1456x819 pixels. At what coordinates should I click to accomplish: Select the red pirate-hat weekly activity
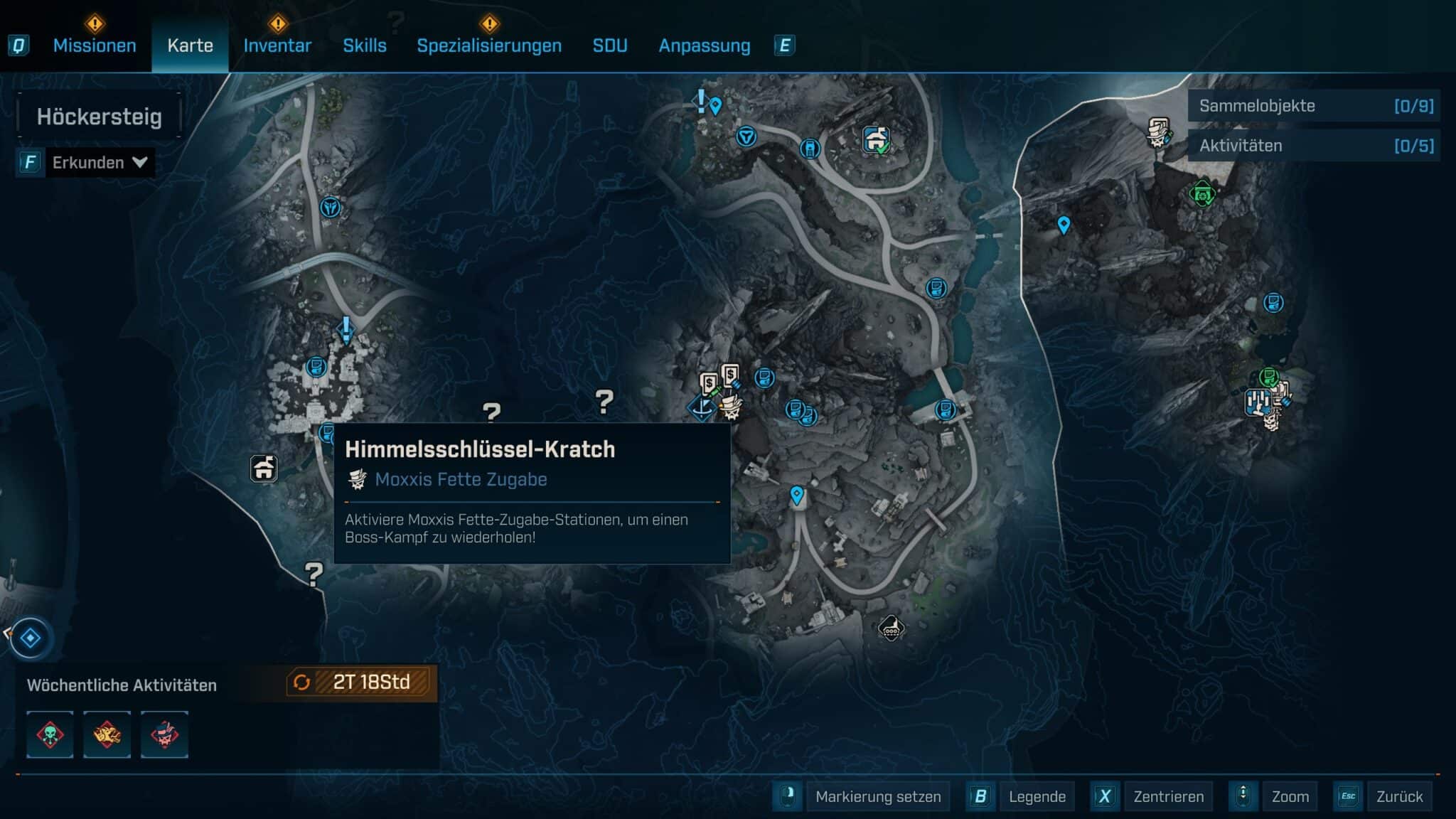164,734
